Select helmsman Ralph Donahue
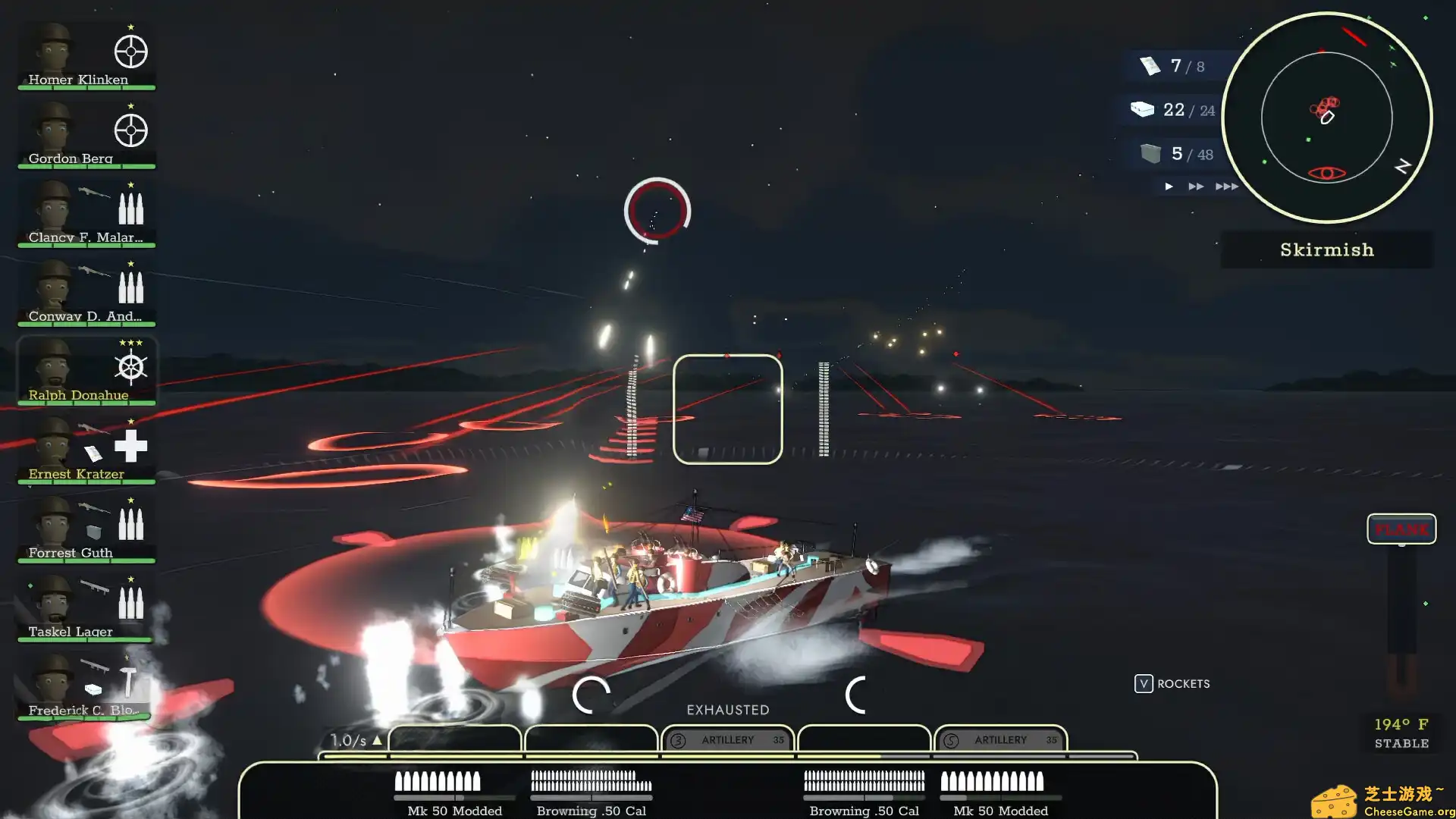The height and width of the screenshot is (819, 1456). (x=86, y=371)
